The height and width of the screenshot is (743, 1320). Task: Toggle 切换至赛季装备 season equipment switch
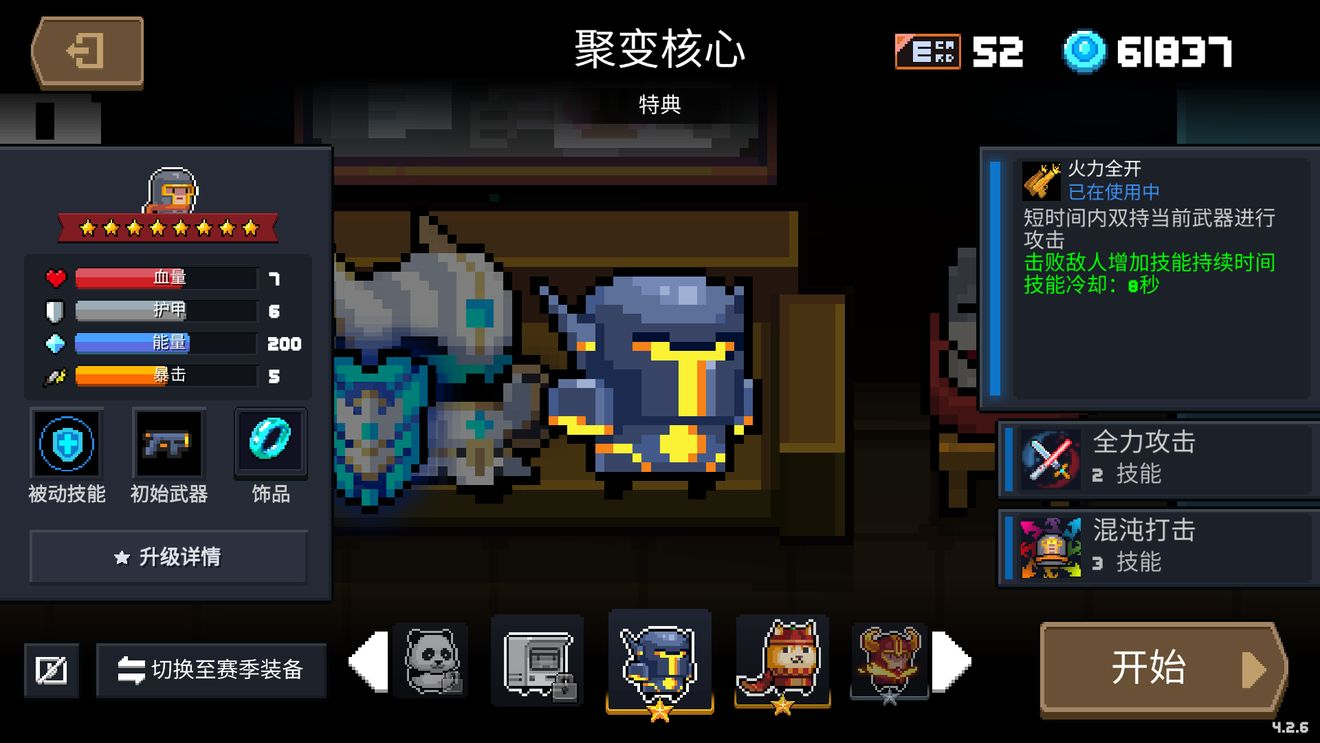[x=210, y=671]
